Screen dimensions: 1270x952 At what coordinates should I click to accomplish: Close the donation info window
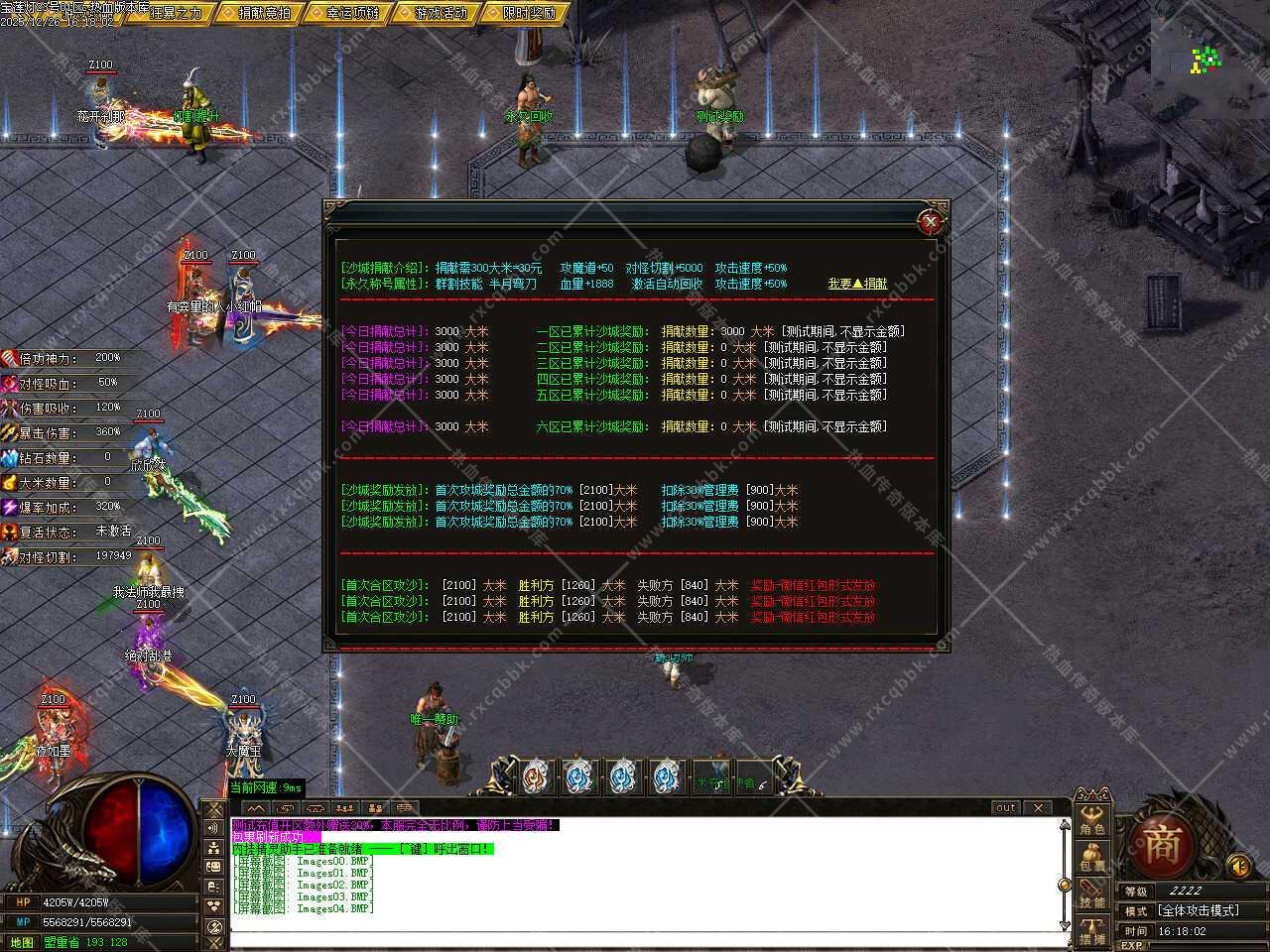(x=930, y=222)
